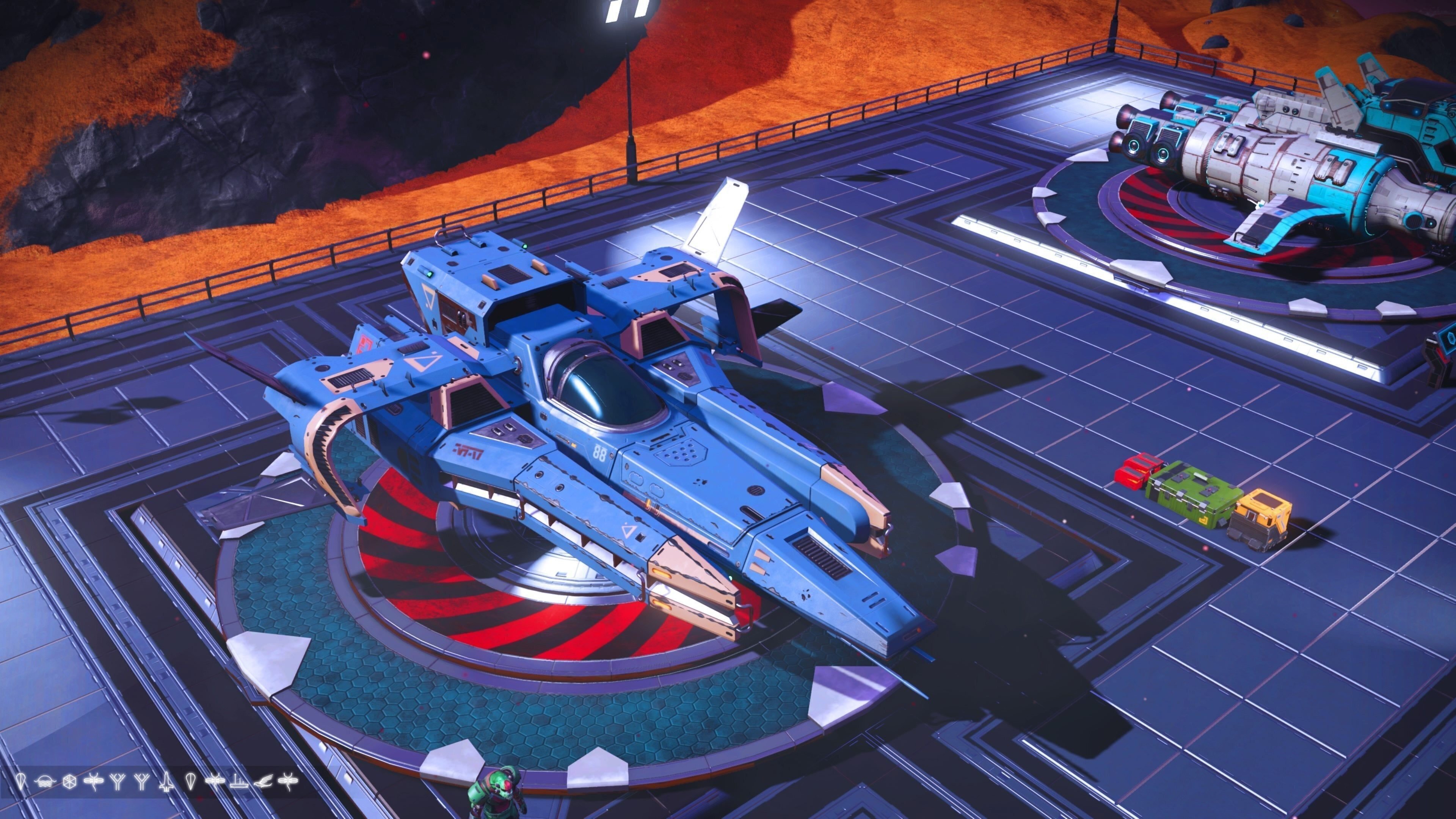The image size is (1456, 819).
Task: Click the first dragonfly portal glyph
Action: pos(94,781)
